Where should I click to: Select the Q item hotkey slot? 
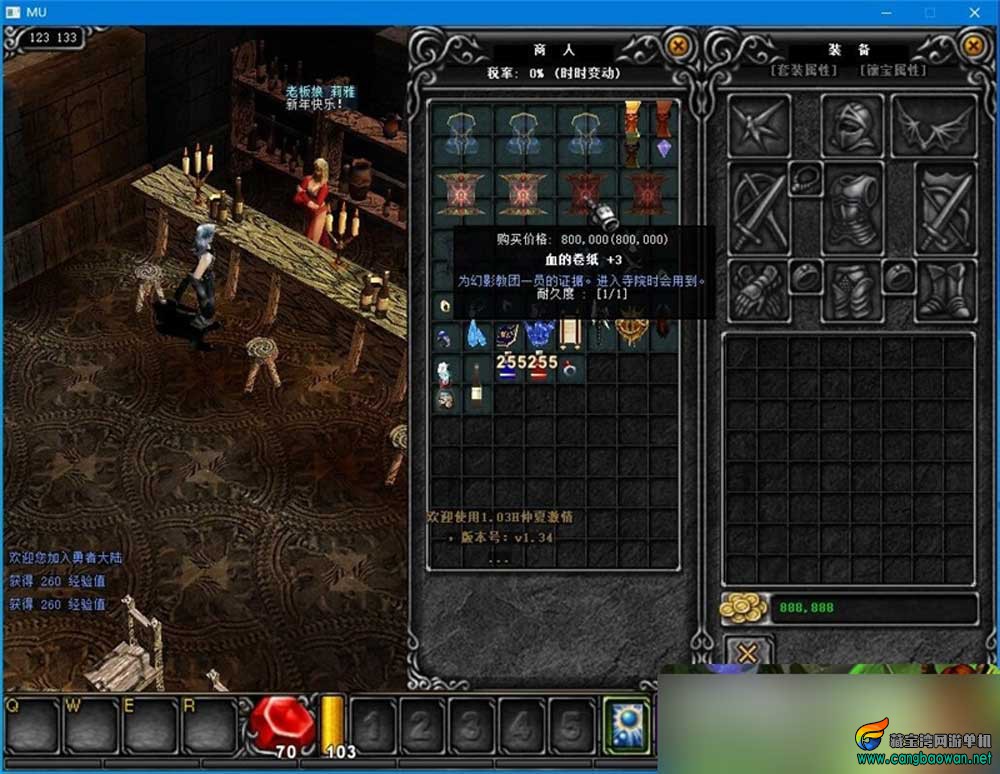pyautogui.click(x=31, y=724)
